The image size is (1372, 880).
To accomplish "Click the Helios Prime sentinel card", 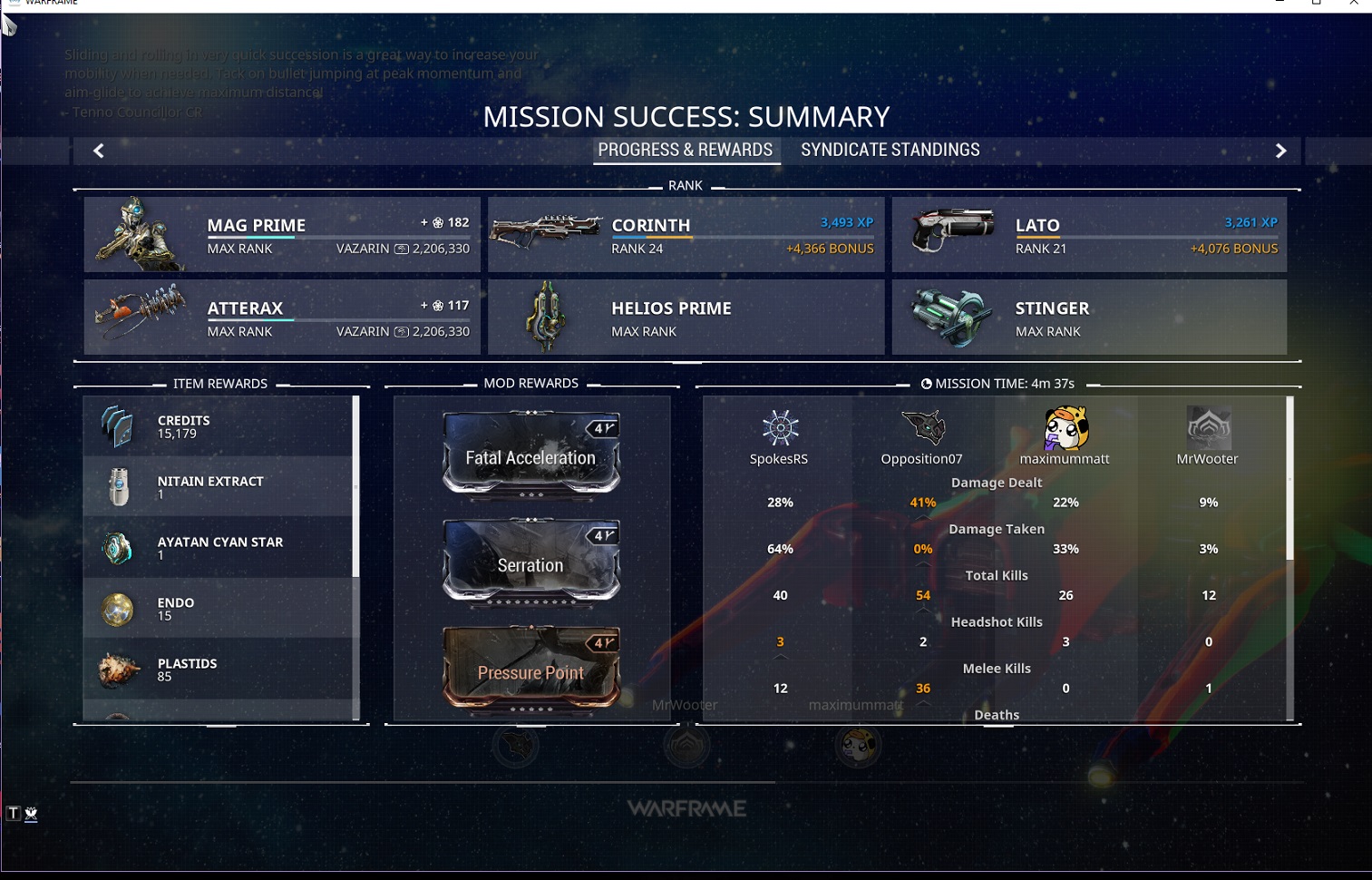I will click(686, 318).
